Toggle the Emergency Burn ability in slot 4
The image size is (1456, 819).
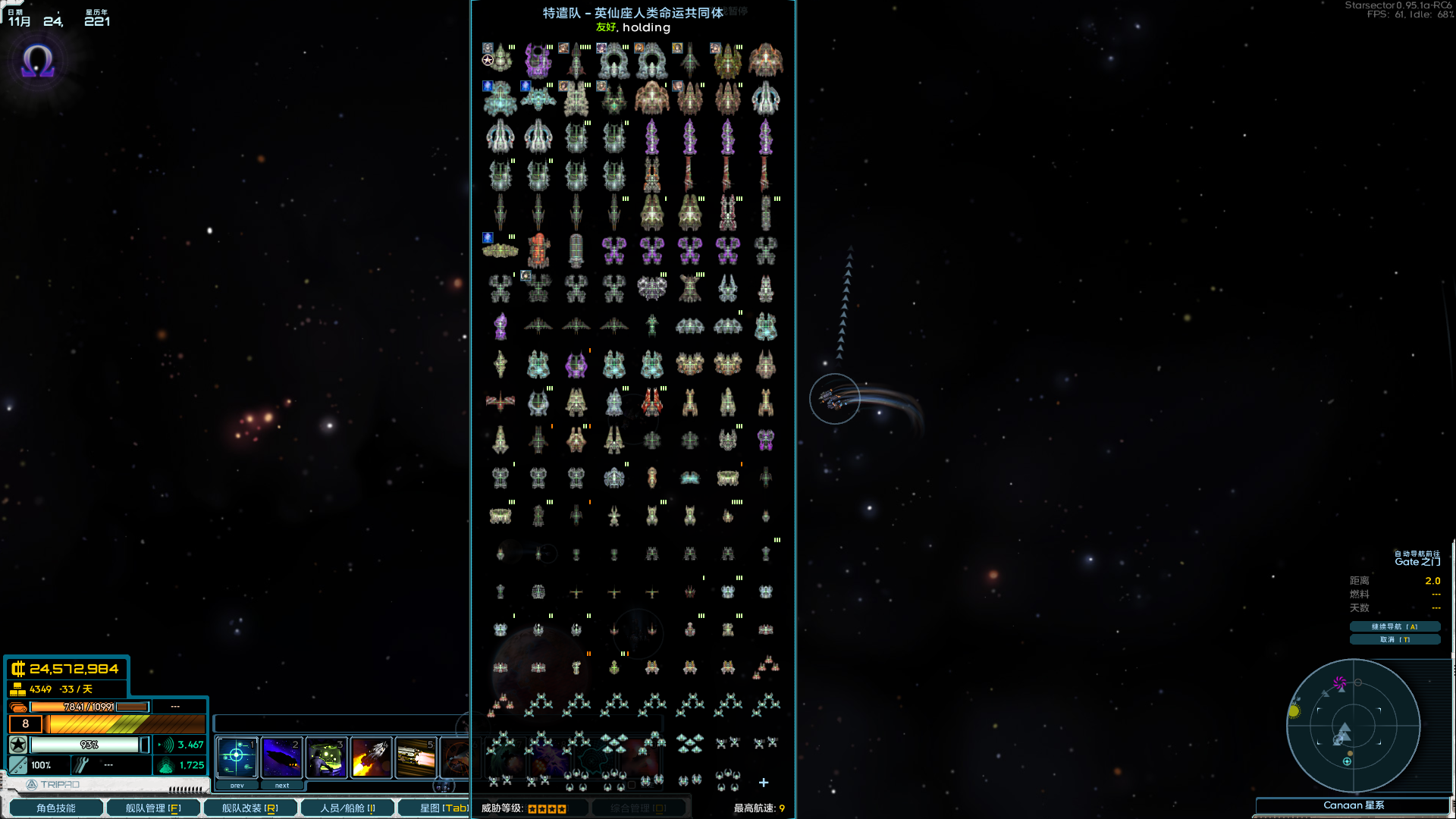(371, 758)
